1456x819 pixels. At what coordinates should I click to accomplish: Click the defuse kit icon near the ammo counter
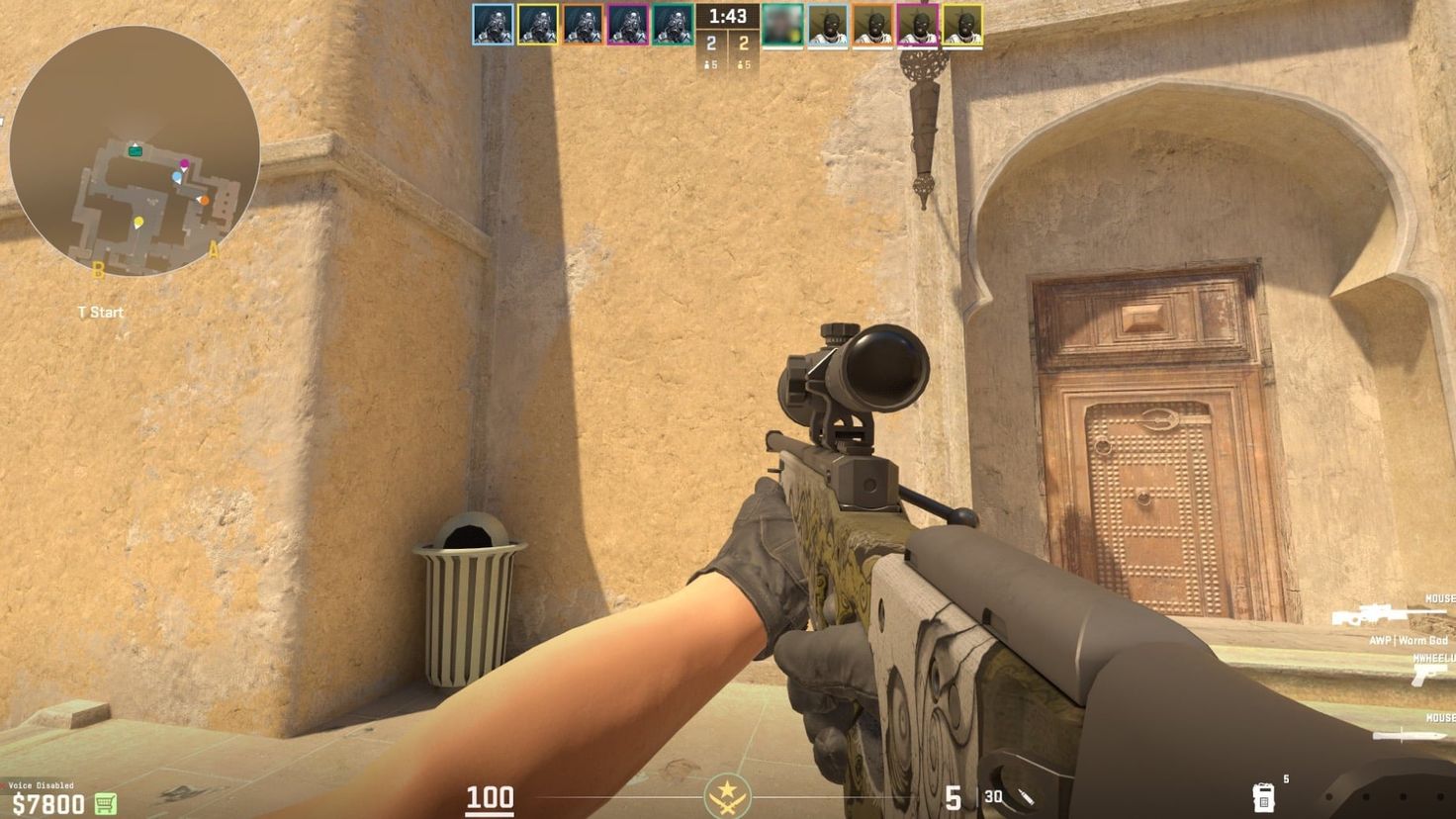coord(1263,799)
